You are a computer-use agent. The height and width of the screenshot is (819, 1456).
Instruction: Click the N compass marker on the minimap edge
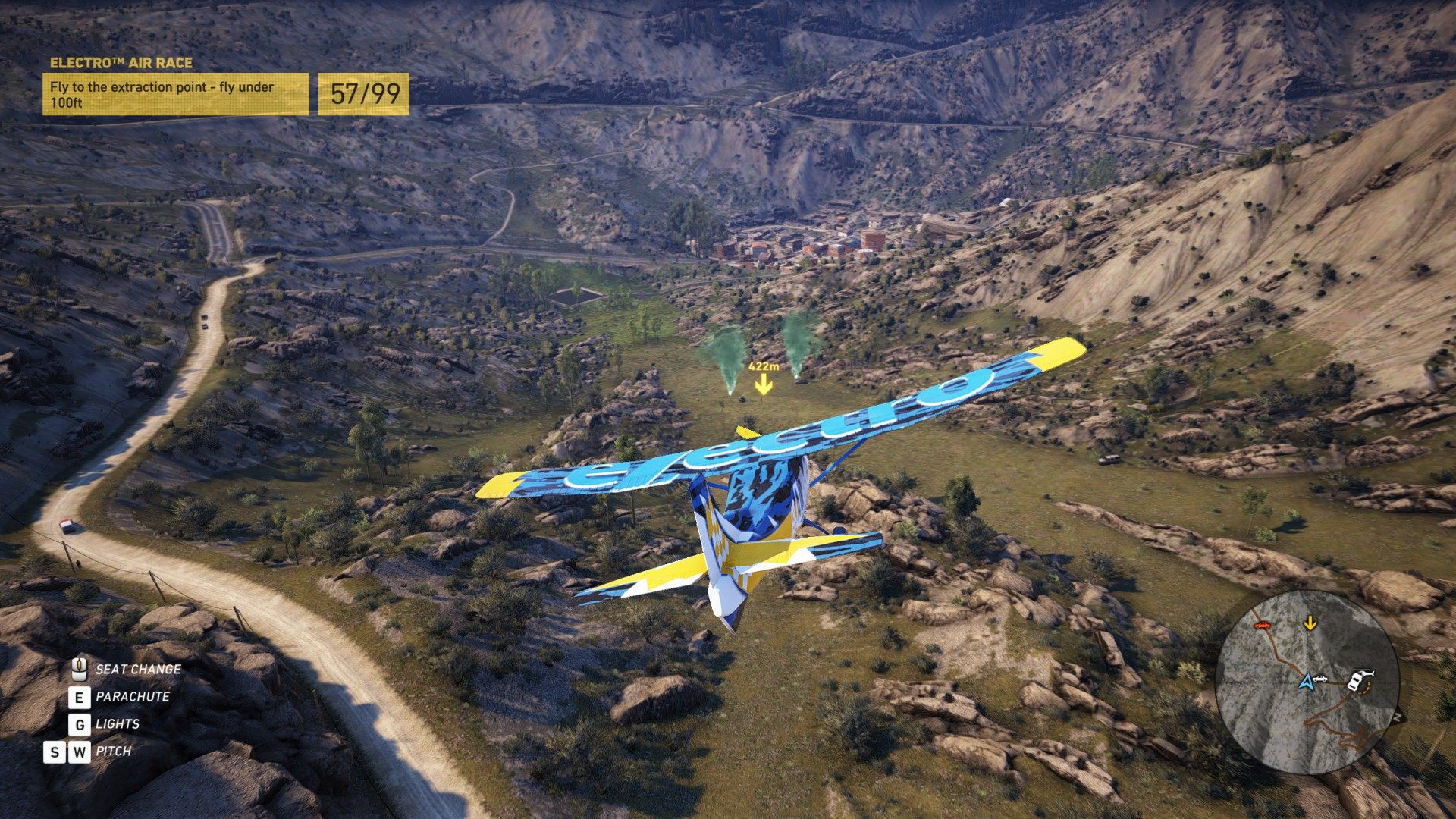[1398, 716]
